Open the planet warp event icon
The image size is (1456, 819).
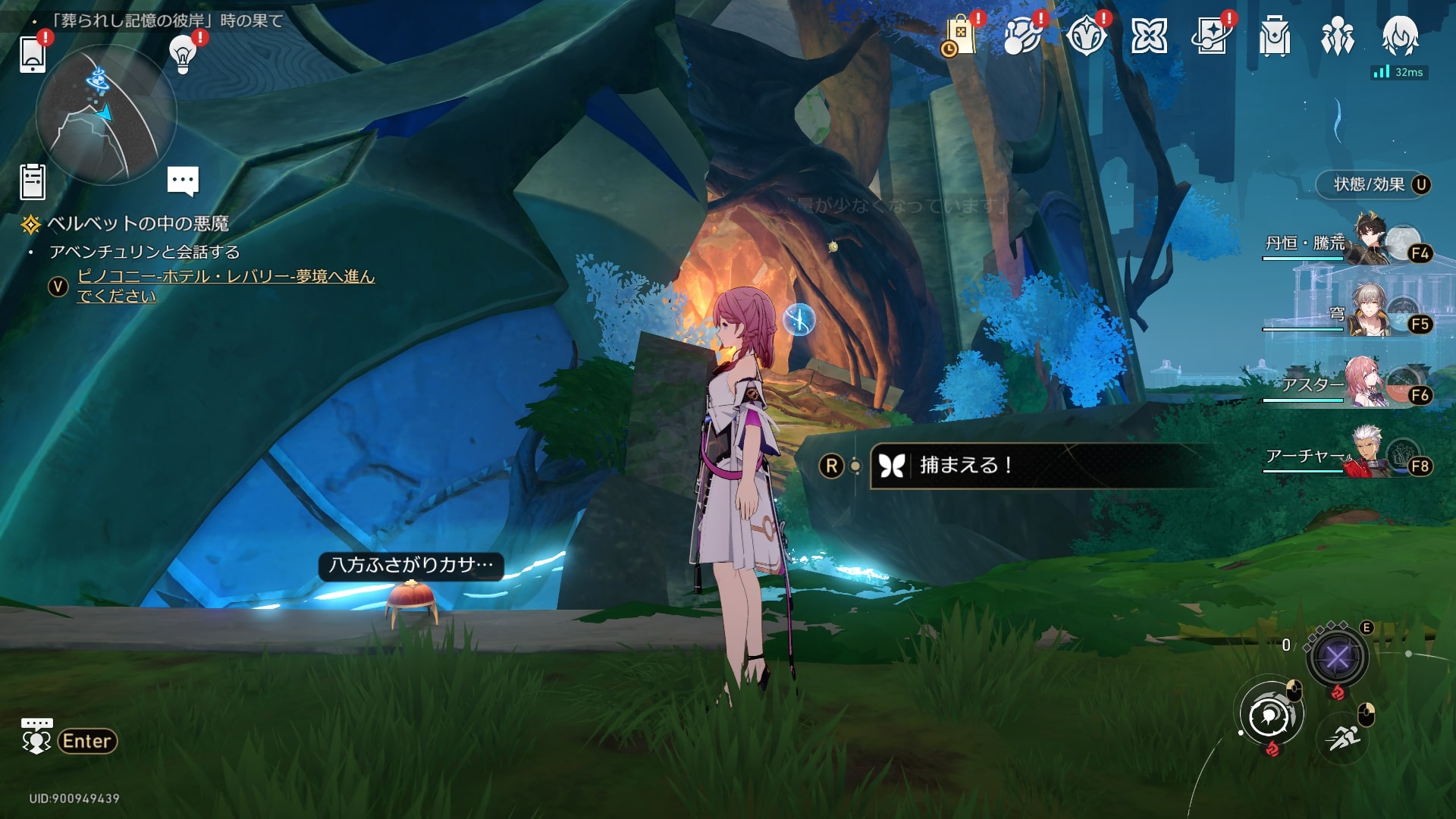click(x=1021, y=36)
